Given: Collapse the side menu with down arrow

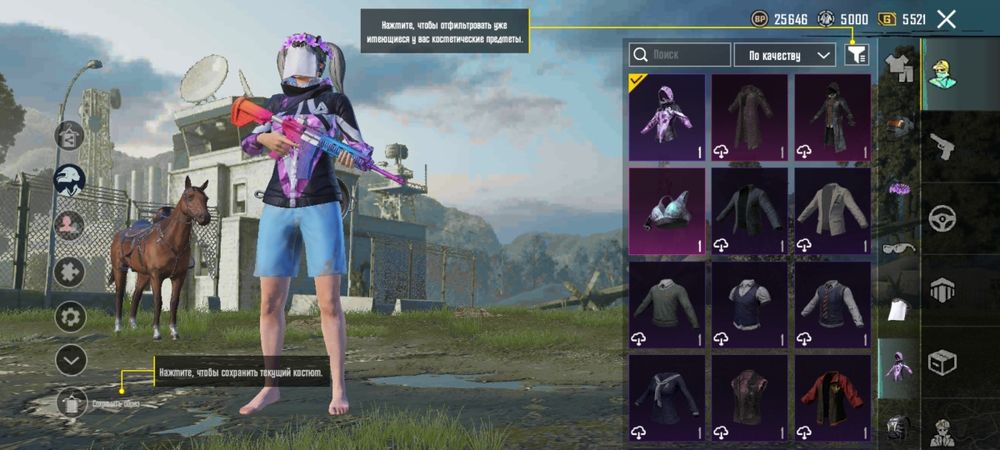Looking at the screenshot, I should pyautogui.click(x=70, y=359).
